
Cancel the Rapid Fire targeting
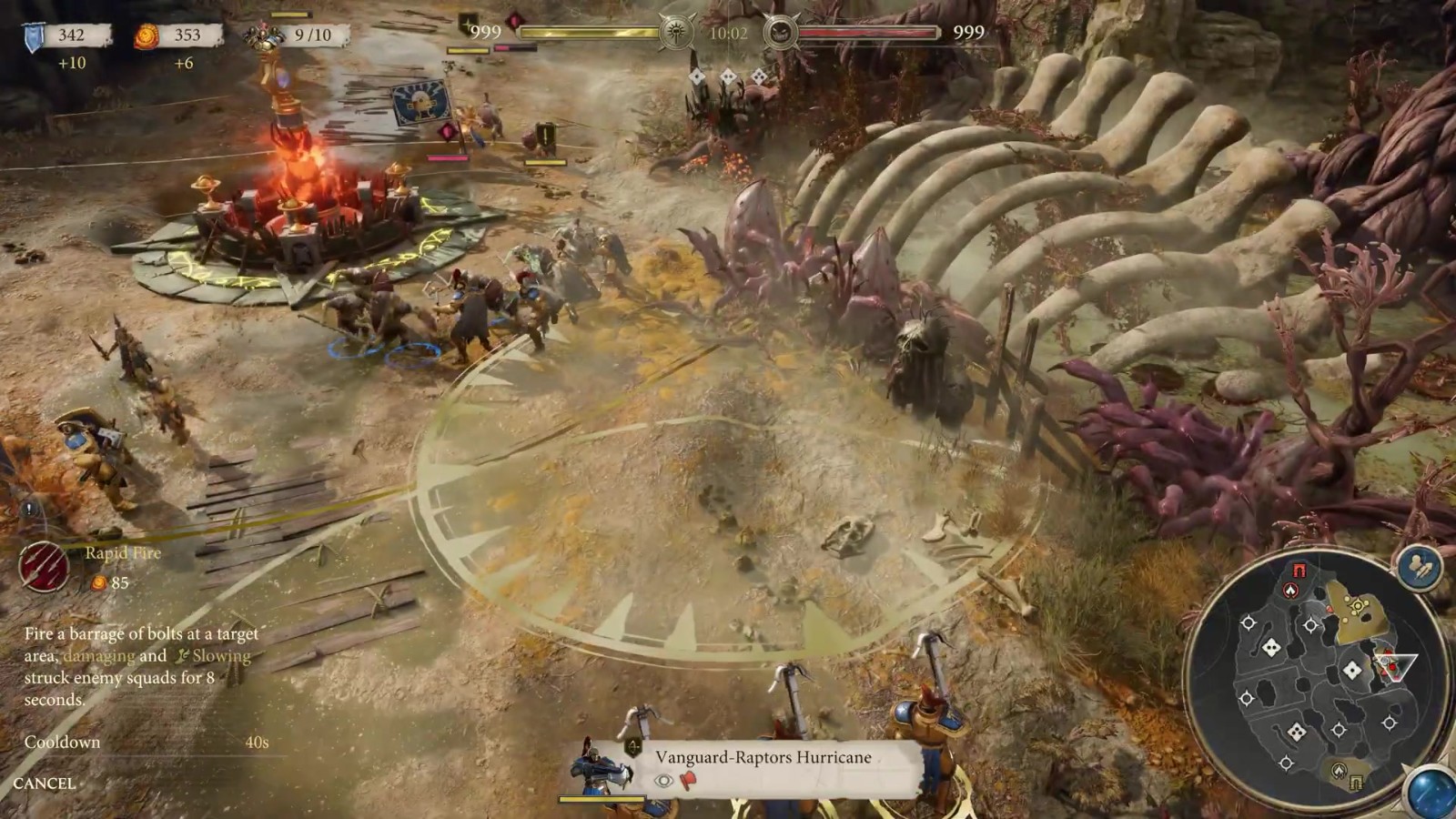click(45, 784)
